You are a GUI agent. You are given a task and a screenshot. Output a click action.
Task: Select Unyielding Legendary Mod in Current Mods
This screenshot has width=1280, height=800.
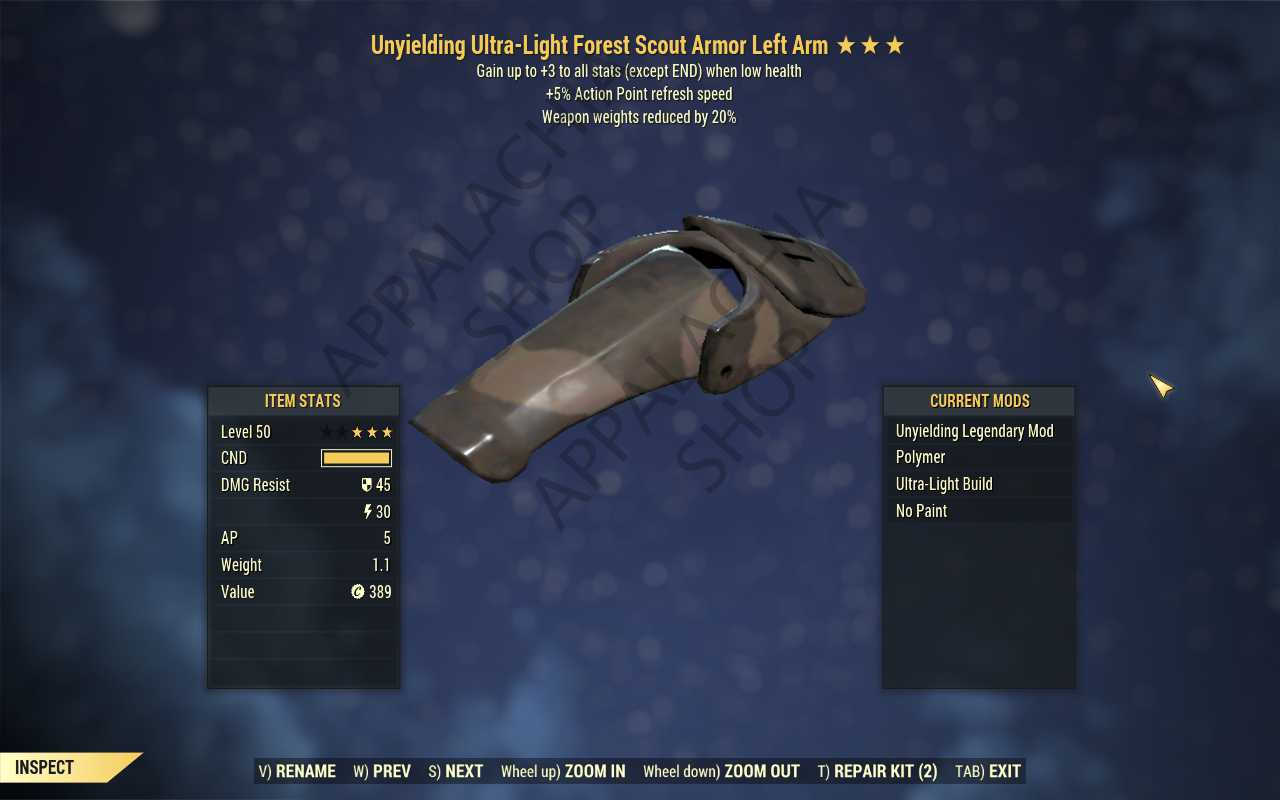(974, 431)
